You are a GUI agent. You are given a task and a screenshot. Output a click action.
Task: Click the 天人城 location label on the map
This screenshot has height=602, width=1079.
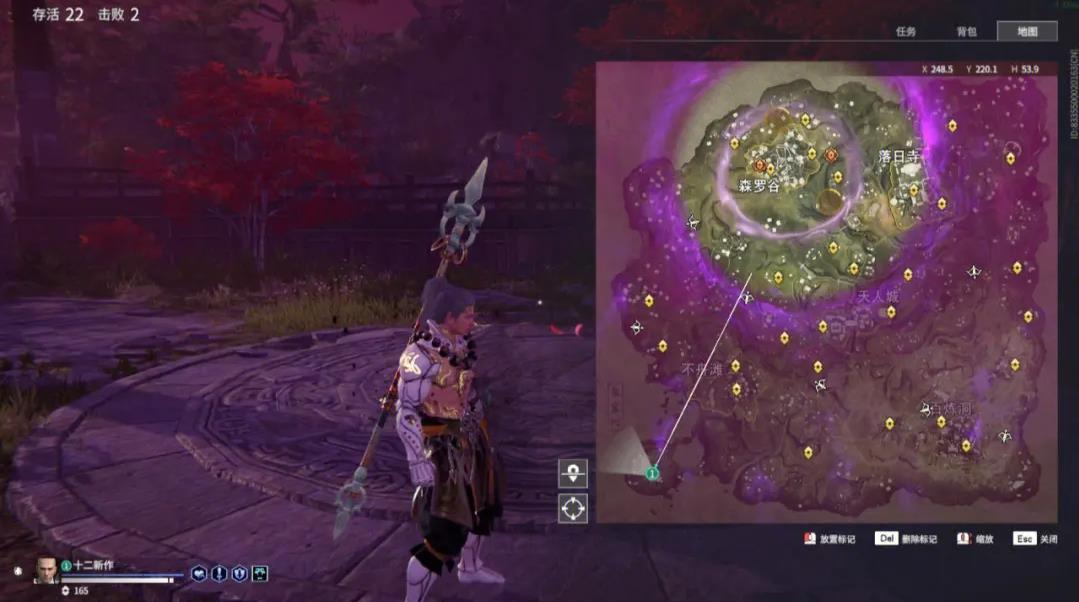point(878,297)
